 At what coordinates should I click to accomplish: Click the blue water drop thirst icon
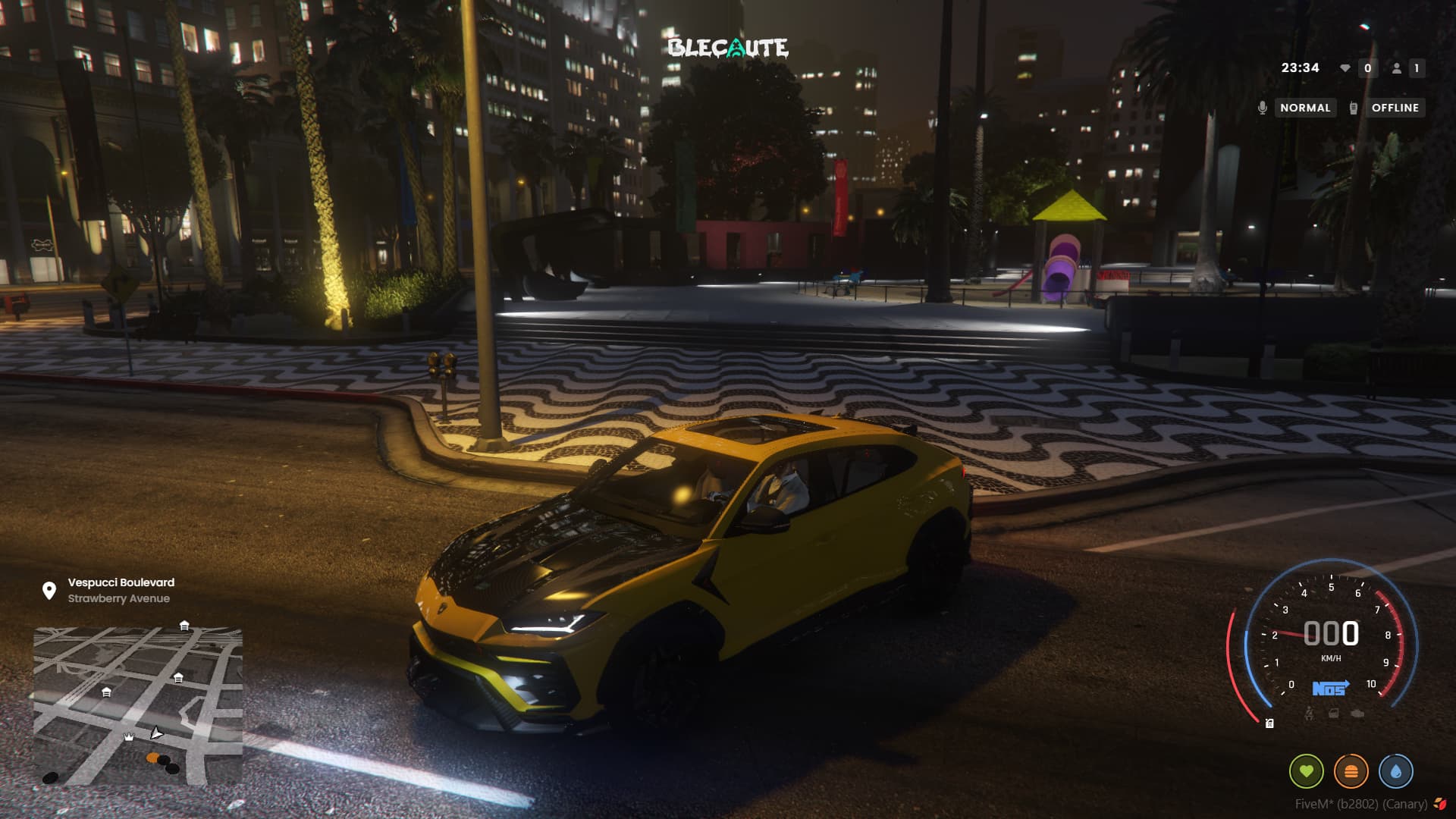pos(1396,772)
